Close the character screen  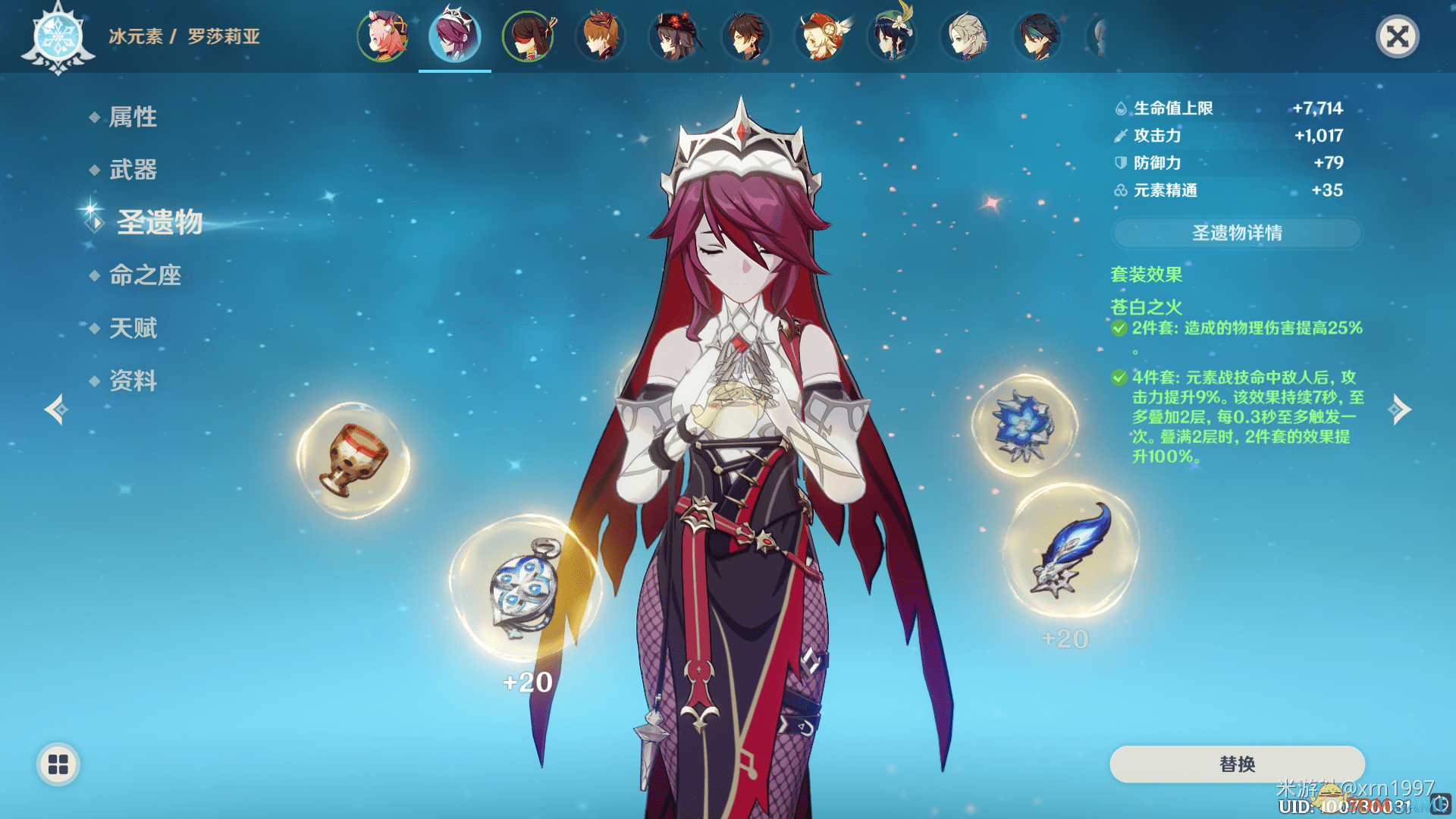pos(1397,36)
